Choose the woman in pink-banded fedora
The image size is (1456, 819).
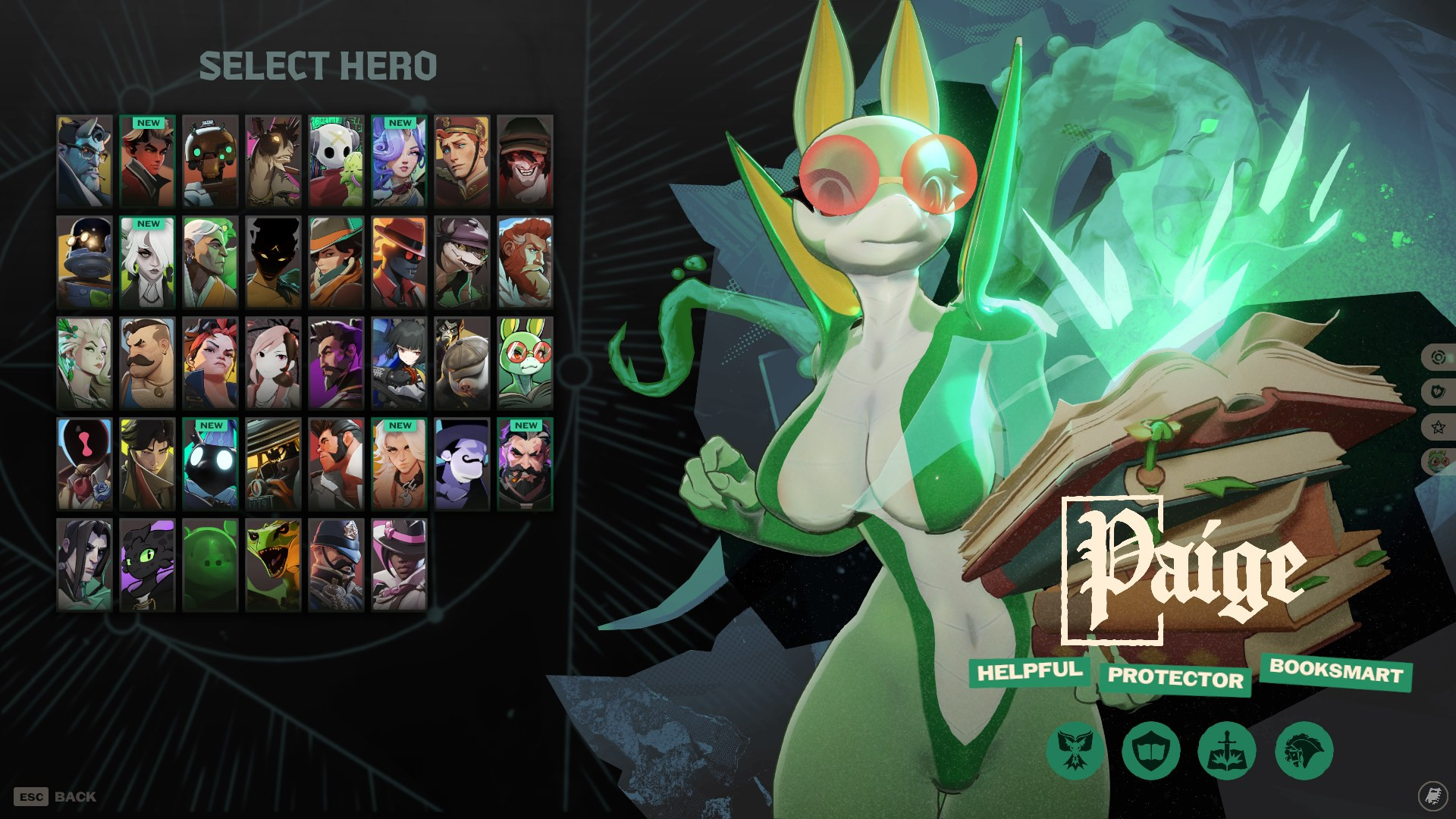click(x=399, y=565)
